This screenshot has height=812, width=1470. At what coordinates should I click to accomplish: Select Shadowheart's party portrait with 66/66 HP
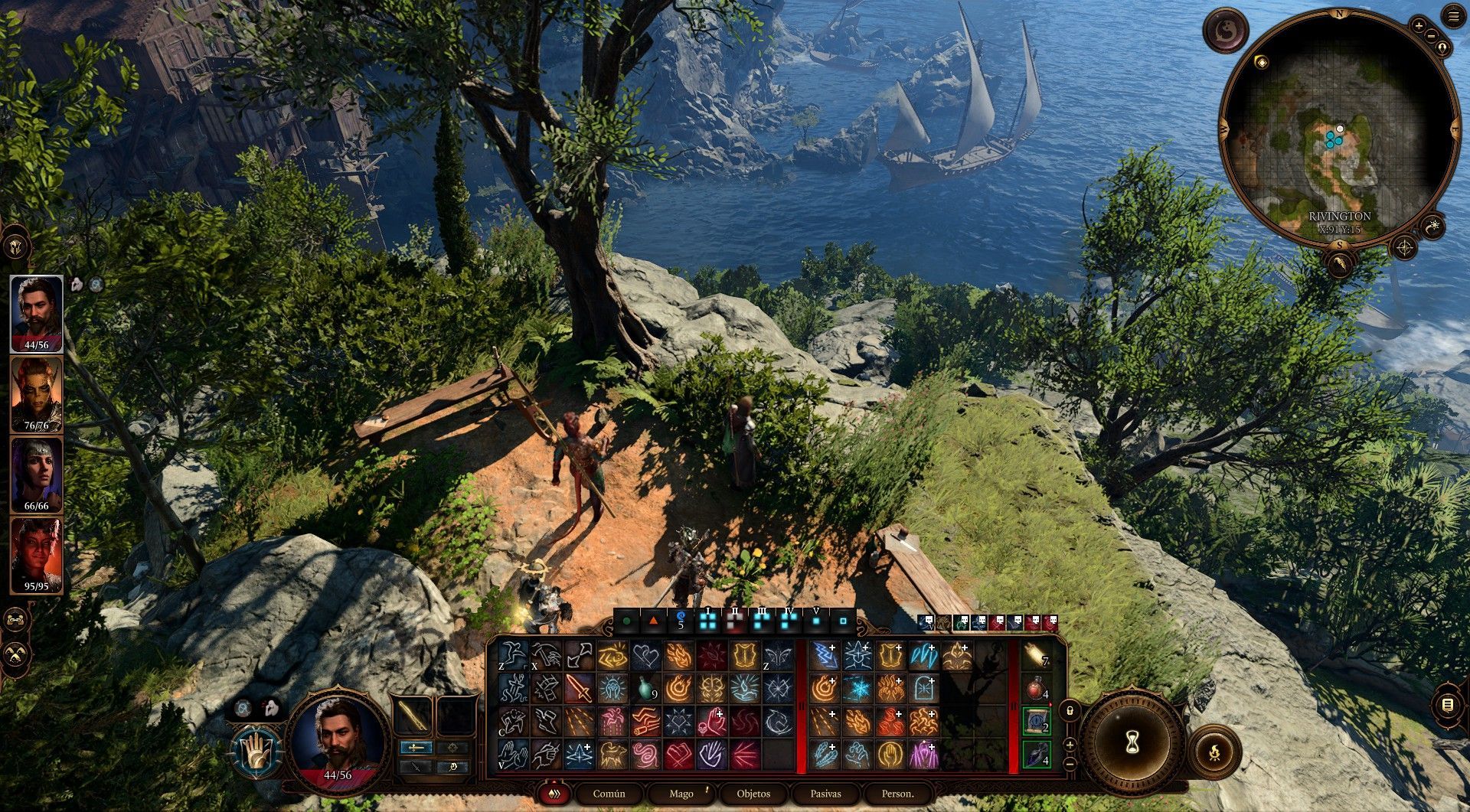point(36,475)
